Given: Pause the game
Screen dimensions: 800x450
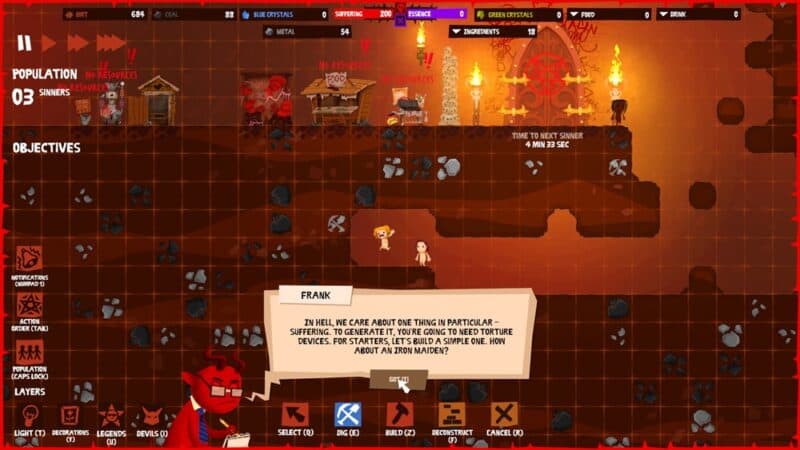Looking at the screenshot, I should [23, 44].
